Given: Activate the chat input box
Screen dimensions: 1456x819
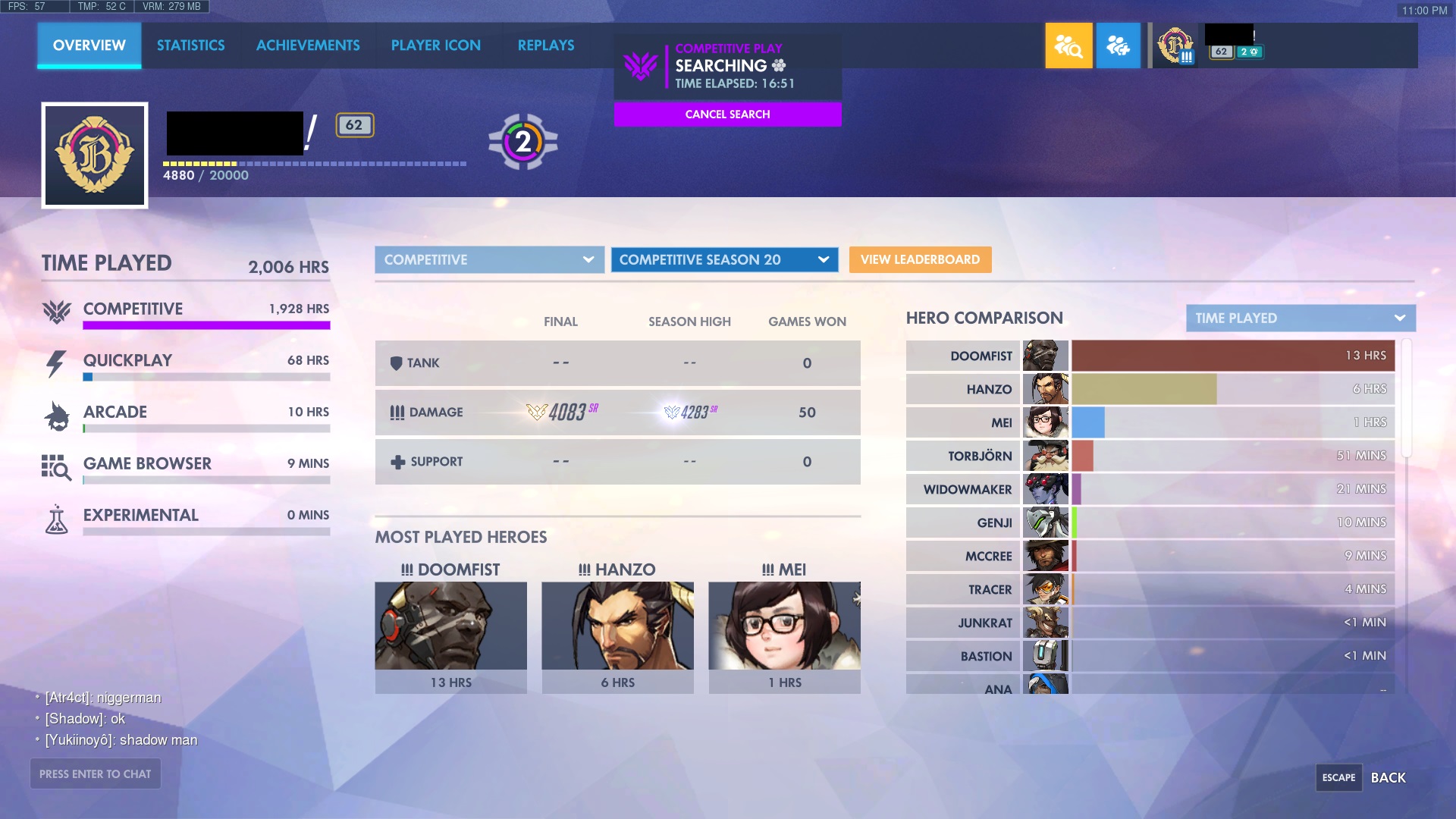Looking at the screenshot, I should coord(96,774).
